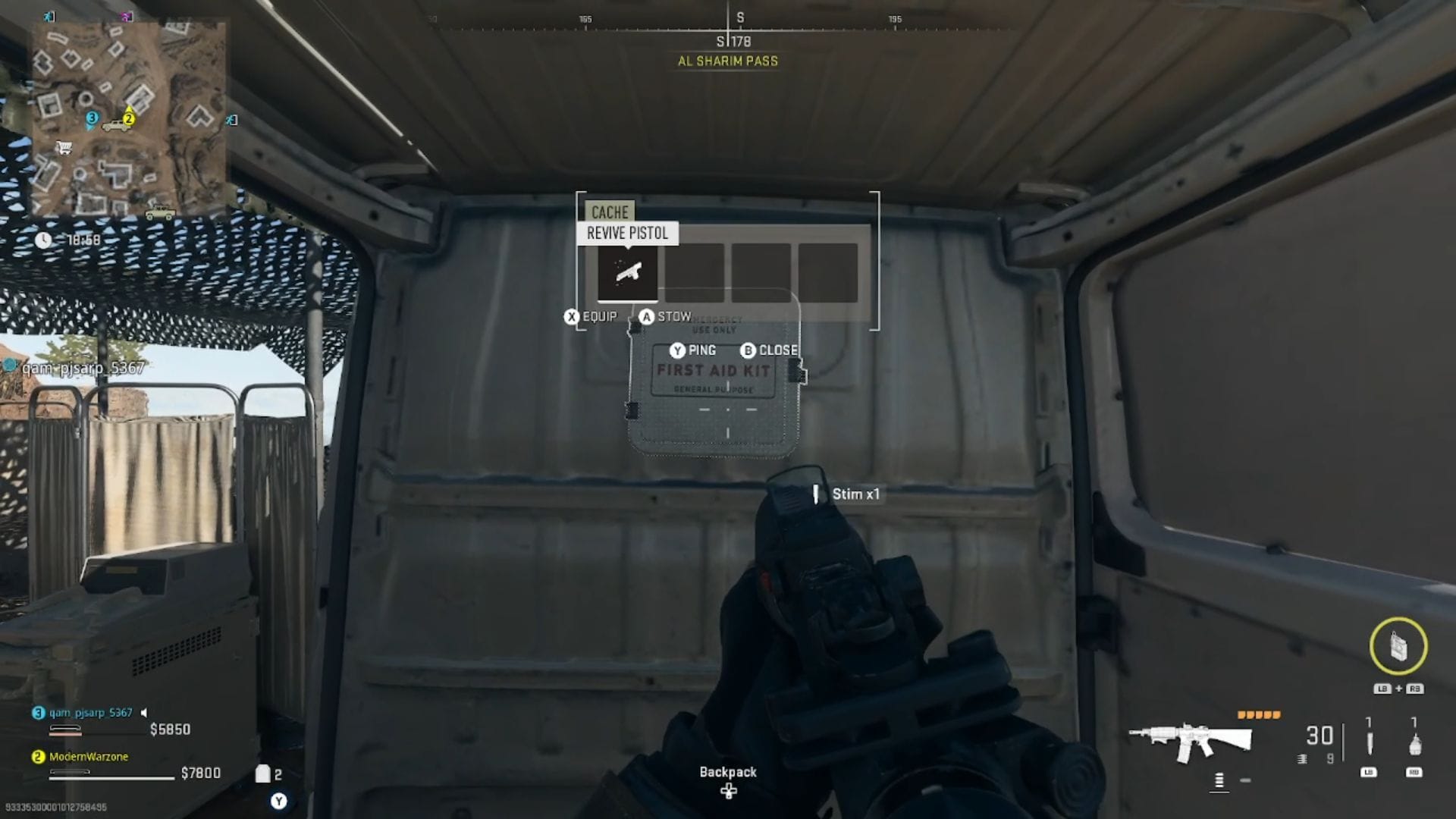
Task: Click the frag grenade tactical equipment icon
Action: click(1415, 745)
